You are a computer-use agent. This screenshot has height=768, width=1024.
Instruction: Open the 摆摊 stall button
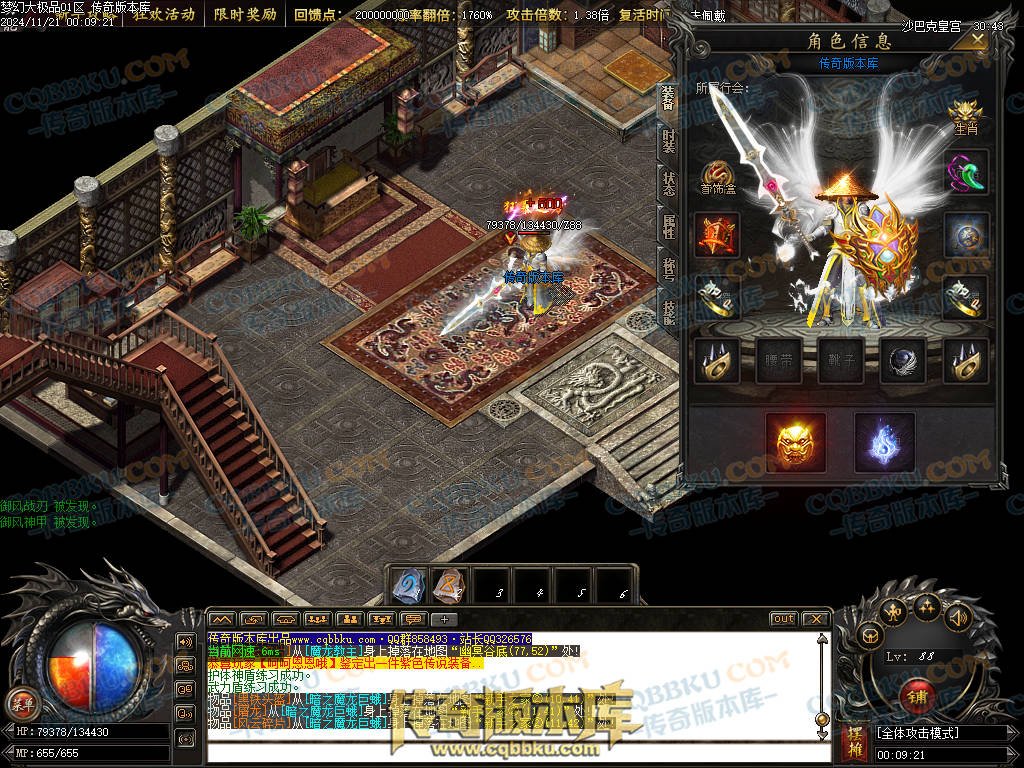tap(853, 741)
